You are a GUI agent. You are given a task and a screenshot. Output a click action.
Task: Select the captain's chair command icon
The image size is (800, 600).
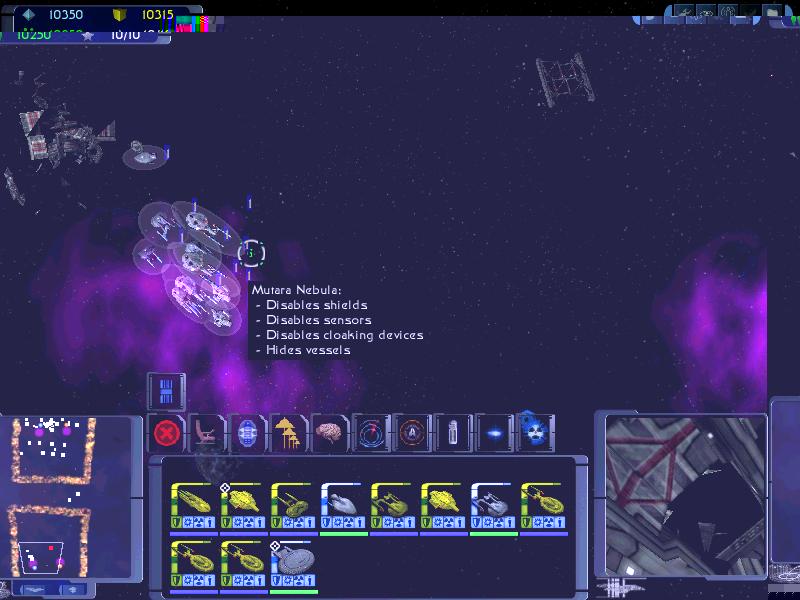[x=207, y=434]
